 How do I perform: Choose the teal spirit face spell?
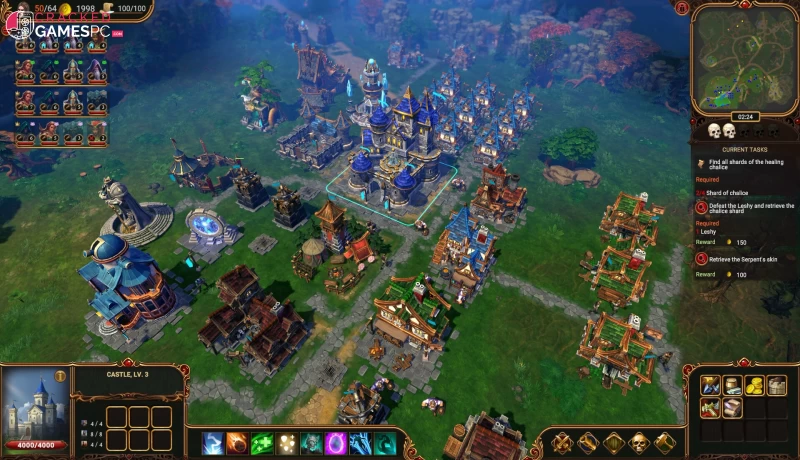point(311,442)
